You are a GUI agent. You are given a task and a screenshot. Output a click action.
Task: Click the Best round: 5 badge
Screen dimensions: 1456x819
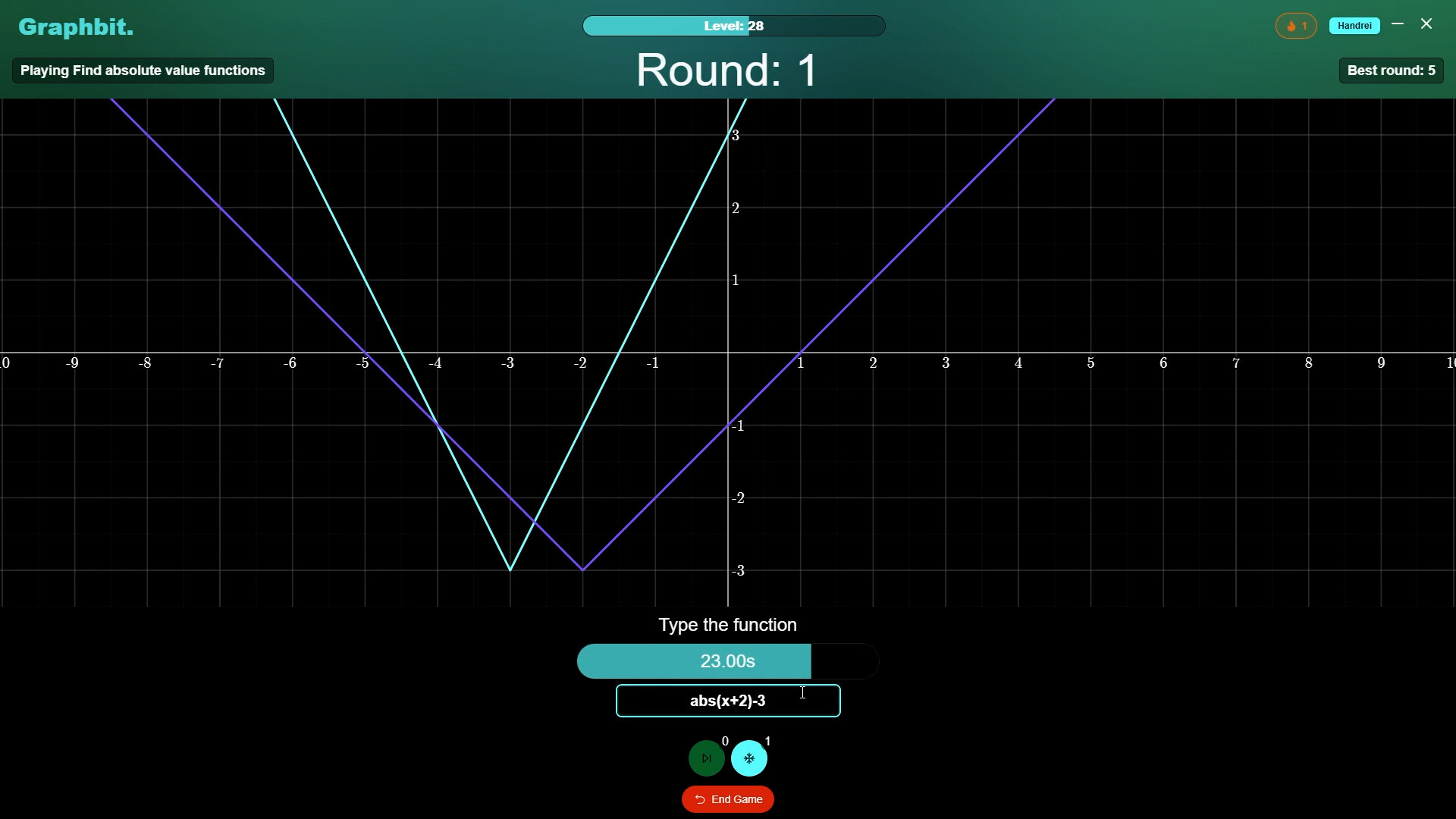tap(1392, 70)
